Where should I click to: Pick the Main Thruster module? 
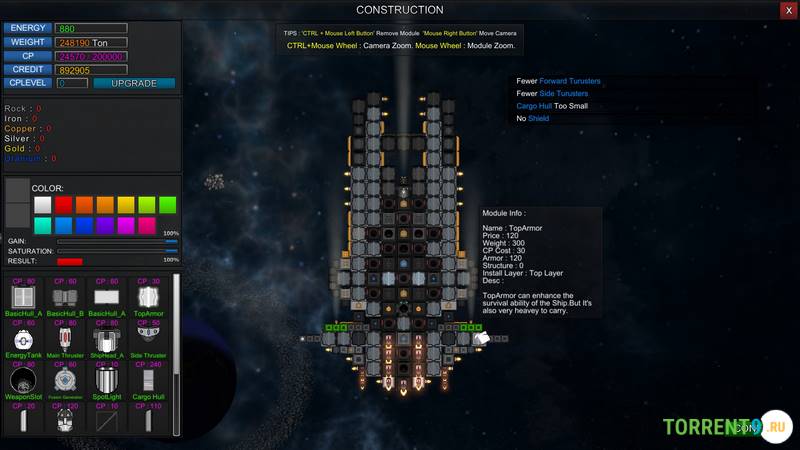(64, 339)
